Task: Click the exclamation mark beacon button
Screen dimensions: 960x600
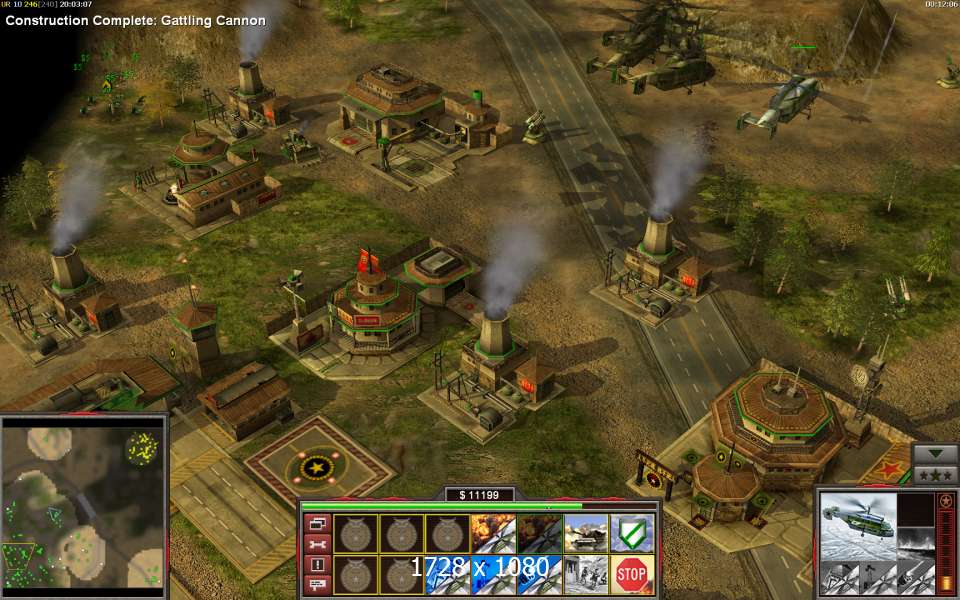Action: coord(317,563)
